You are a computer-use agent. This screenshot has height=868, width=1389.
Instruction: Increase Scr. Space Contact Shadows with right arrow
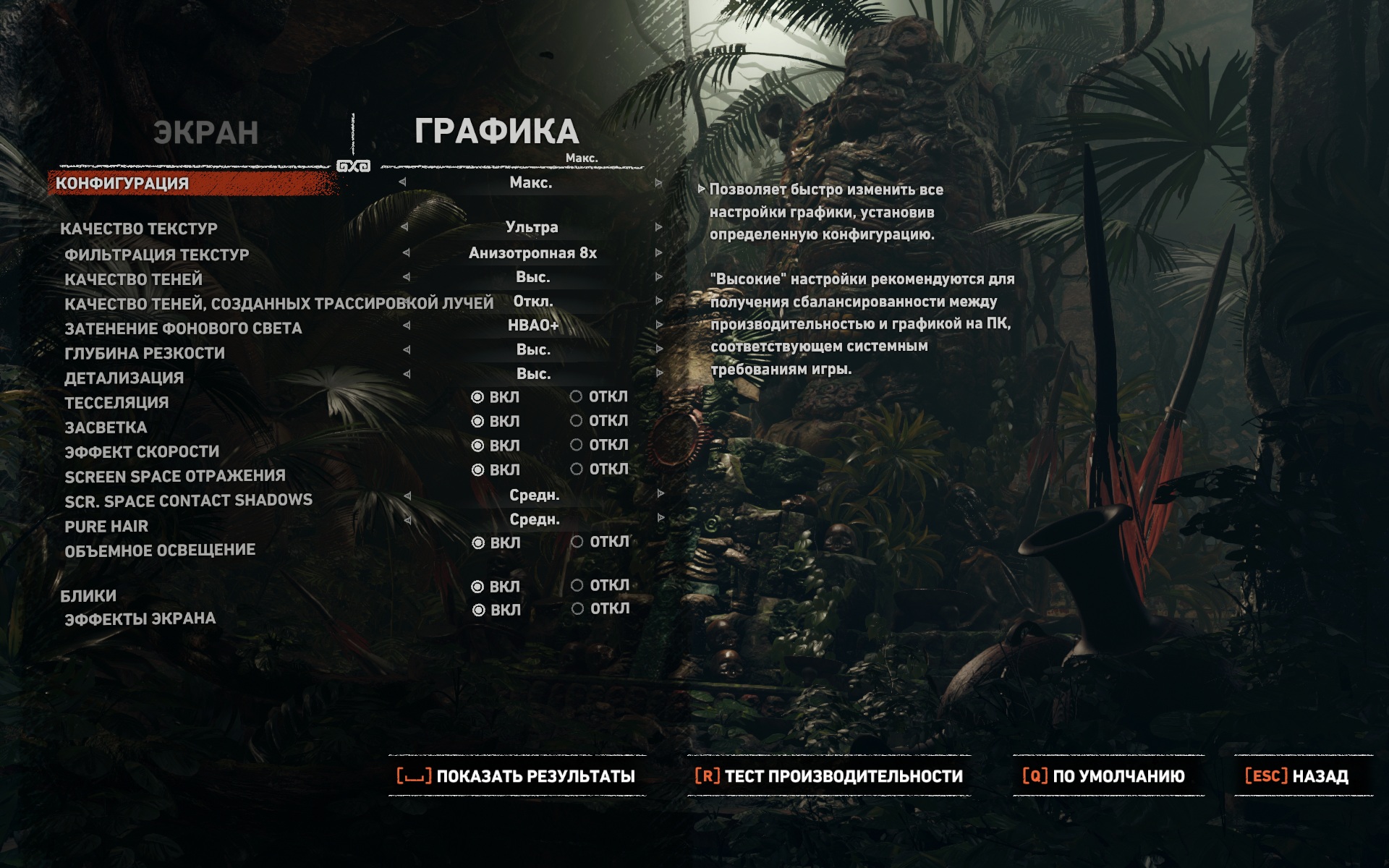[660, 494]
